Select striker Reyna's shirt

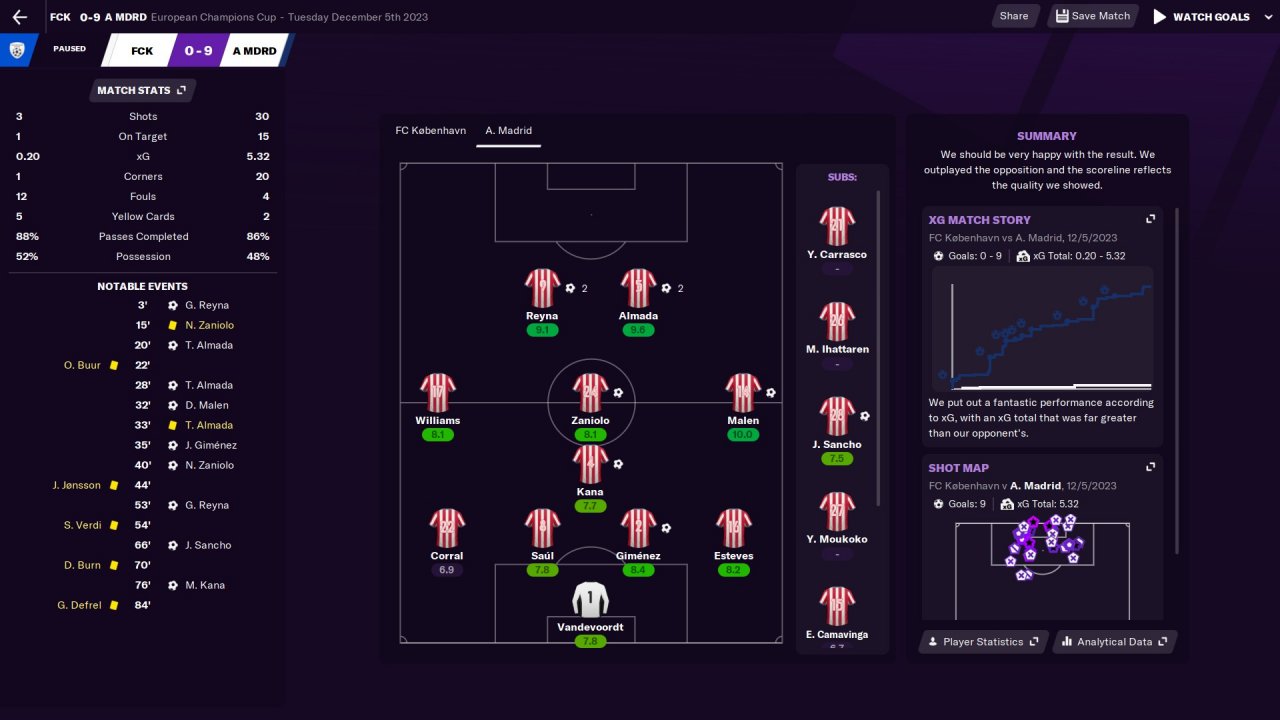542,288
